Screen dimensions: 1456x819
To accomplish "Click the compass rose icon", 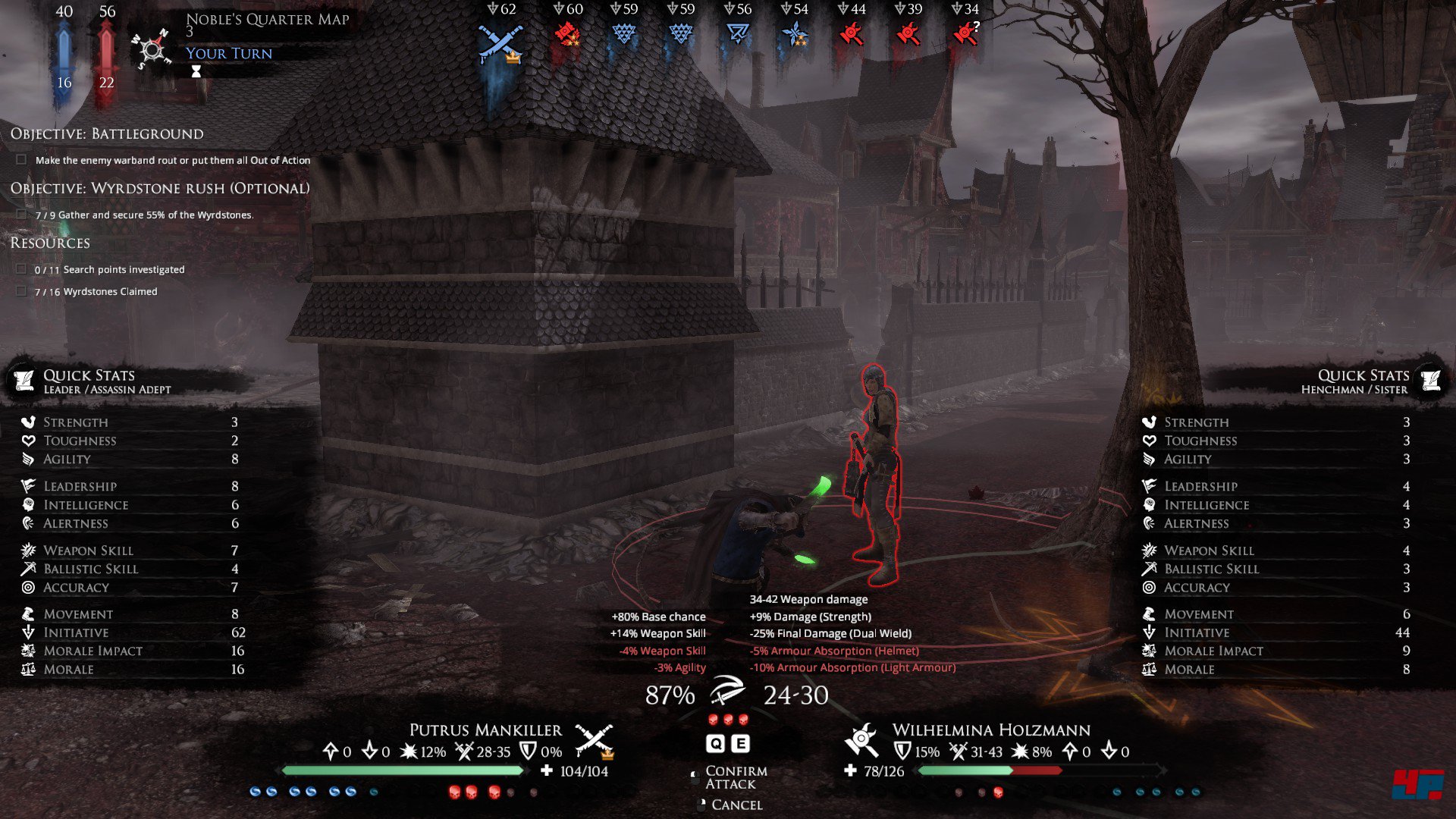I will (x=151, y=50).
